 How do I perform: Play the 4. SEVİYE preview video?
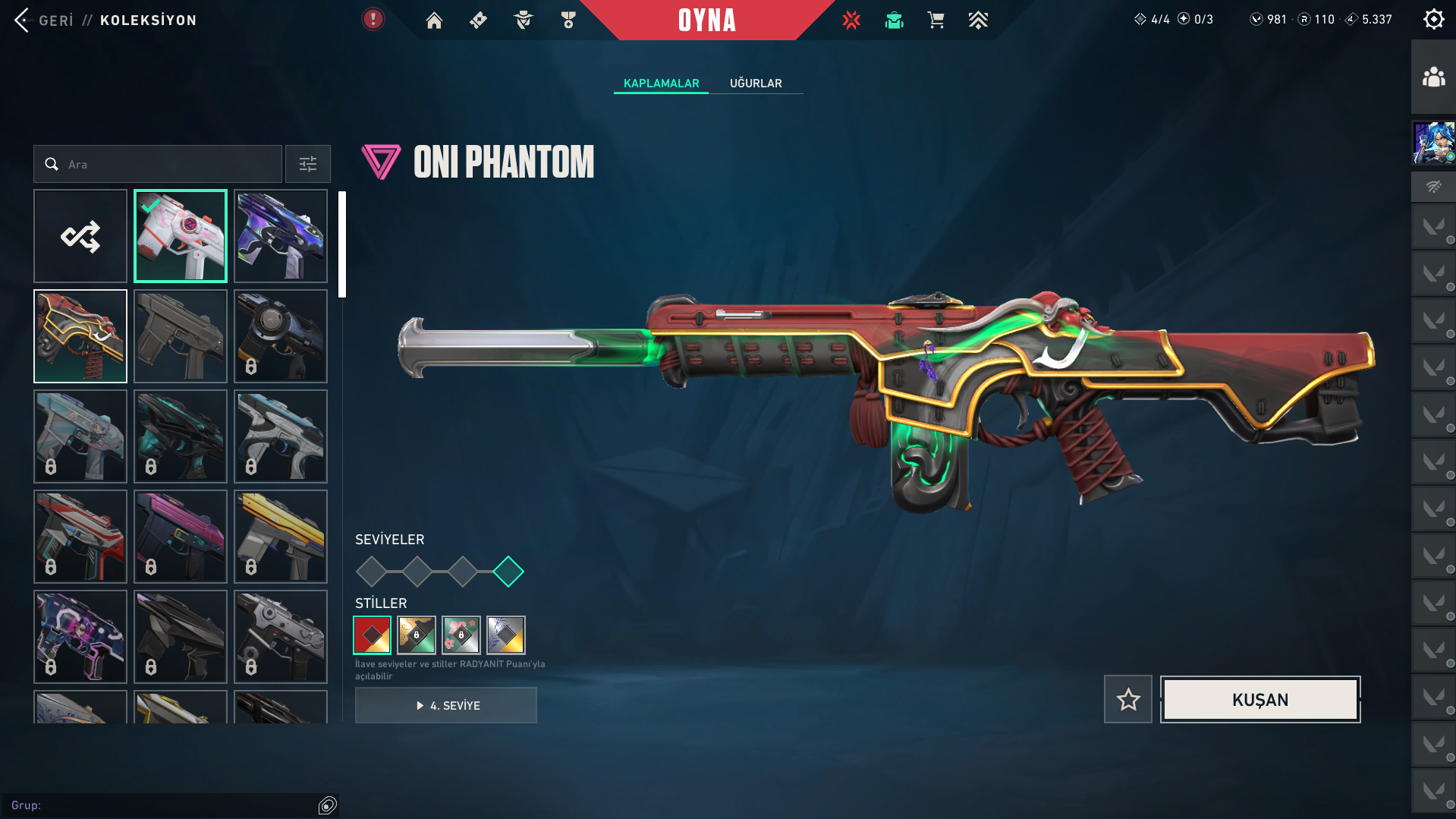tap(446, 705)
